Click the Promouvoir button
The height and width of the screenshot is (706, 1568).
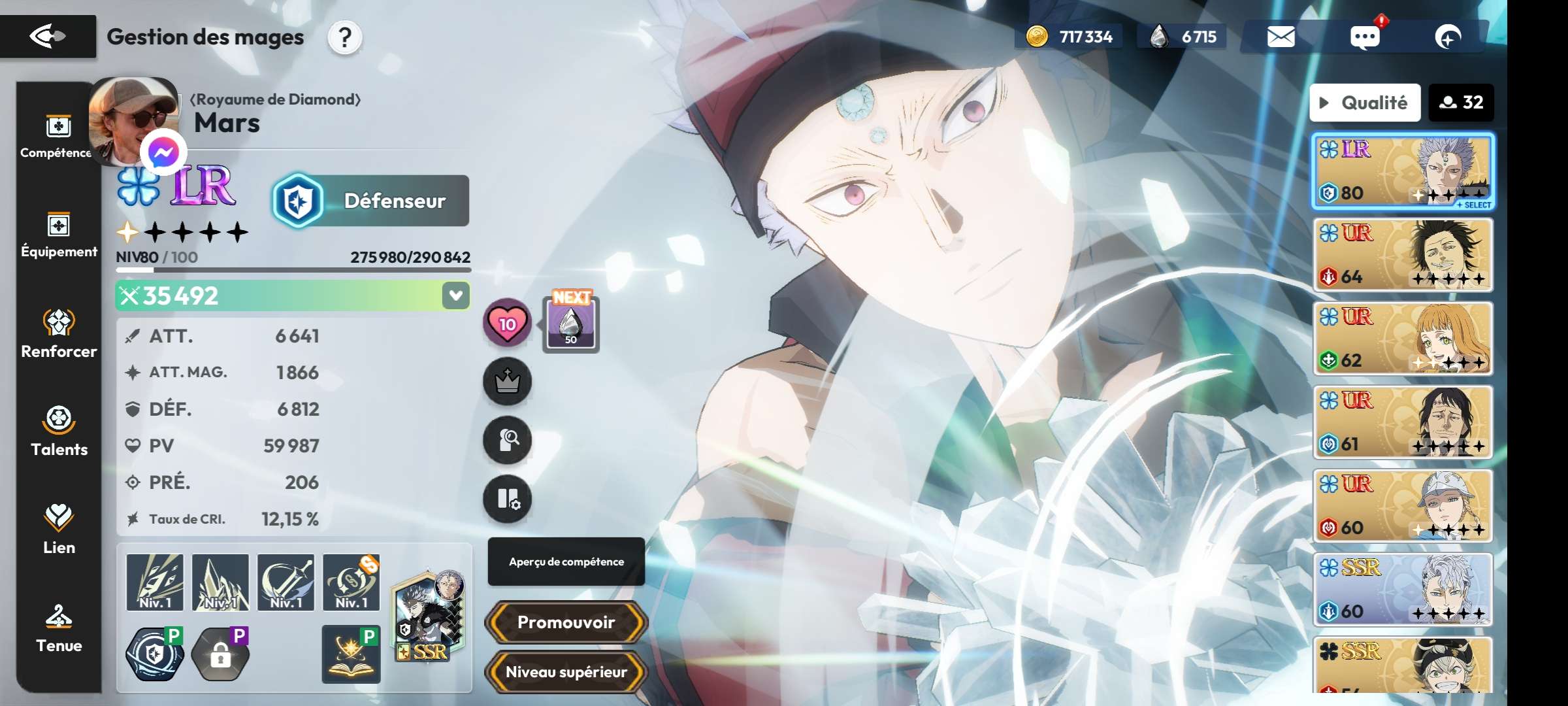(x=566, y=622)
